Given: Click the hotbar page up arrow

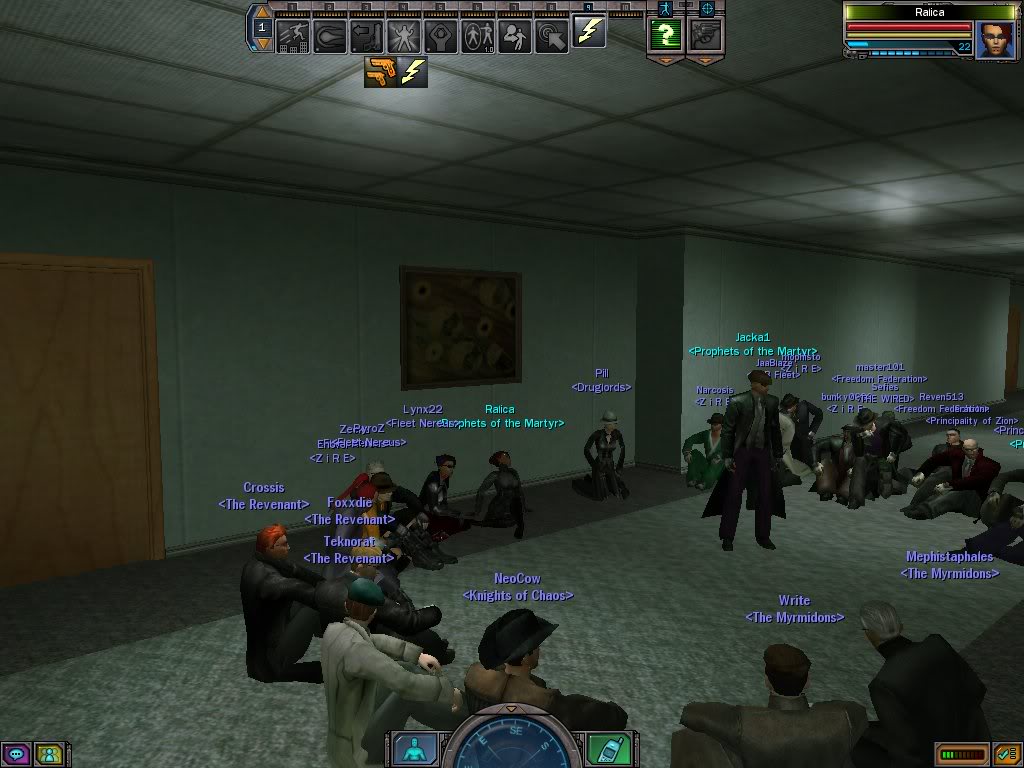Looking at the screenshot, I should tap(262, 13).
